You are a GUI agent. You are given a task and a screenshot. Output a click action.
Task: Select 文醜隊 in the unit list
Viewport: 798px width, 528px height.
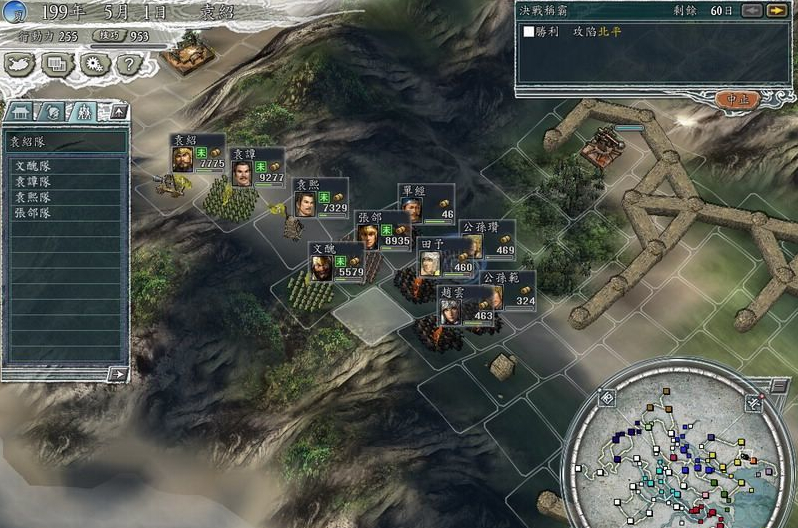pyautogui.click(x=33, y=167)
